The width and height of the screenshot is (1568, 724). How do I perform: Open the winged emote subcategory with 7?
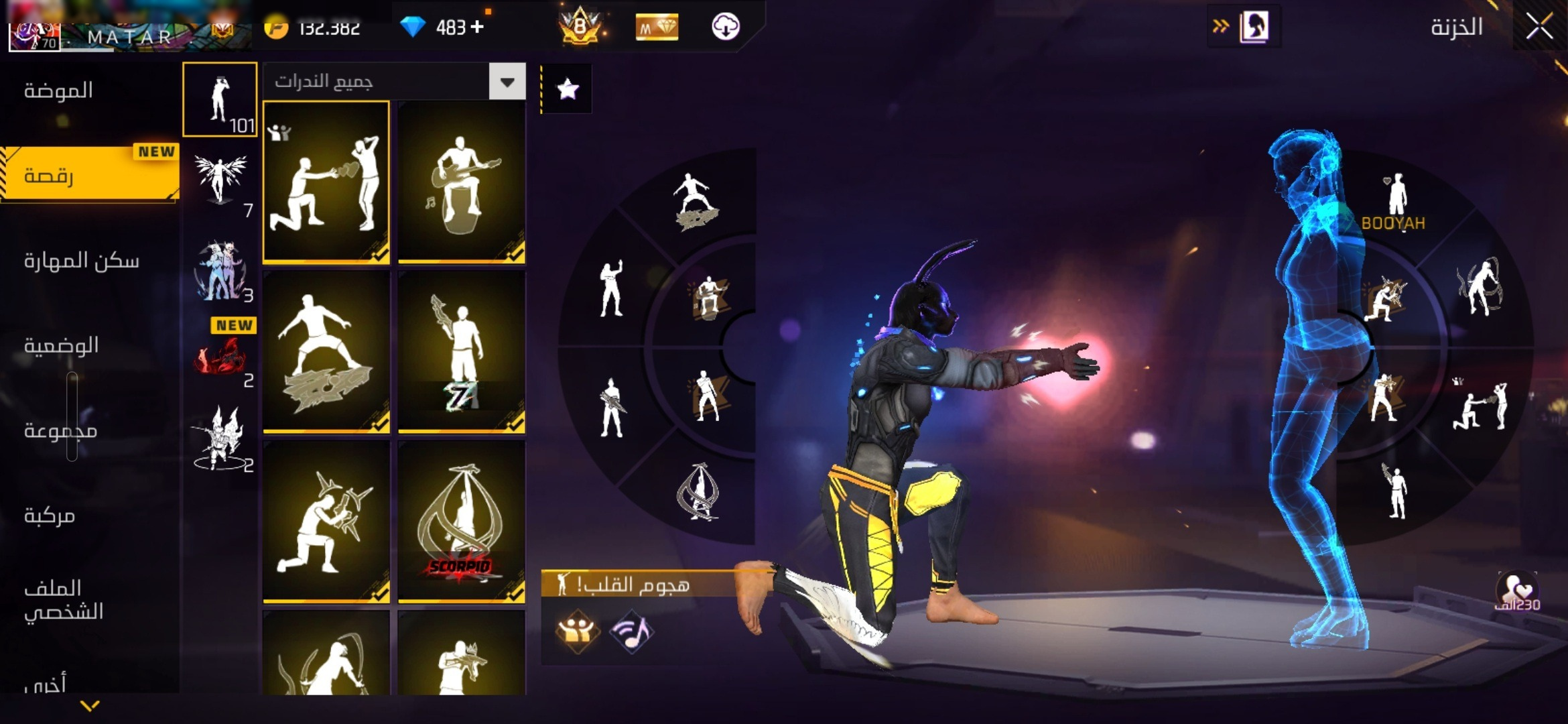point(220,182)
